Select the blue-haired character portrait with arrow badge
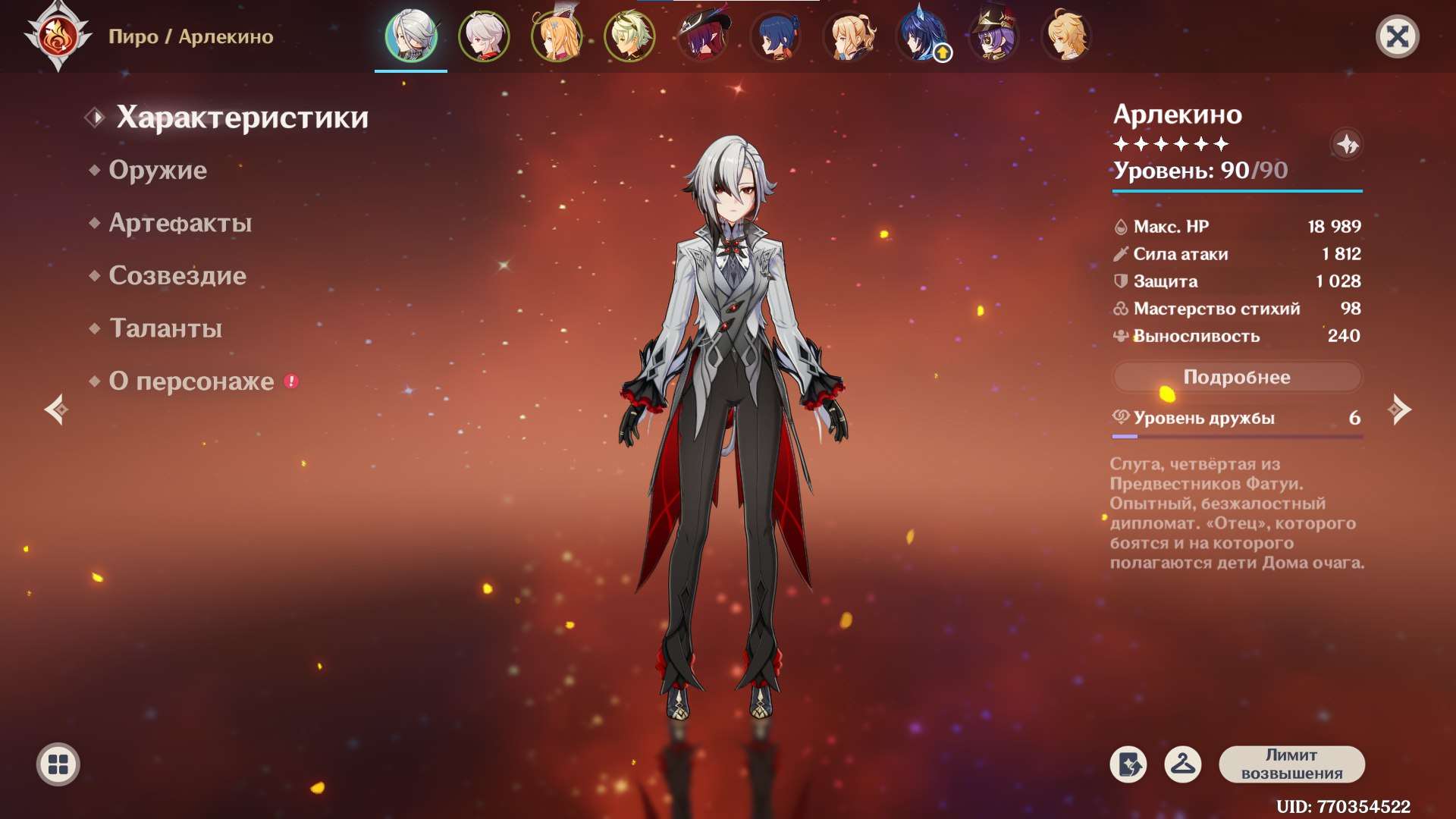 pos(921,36)
